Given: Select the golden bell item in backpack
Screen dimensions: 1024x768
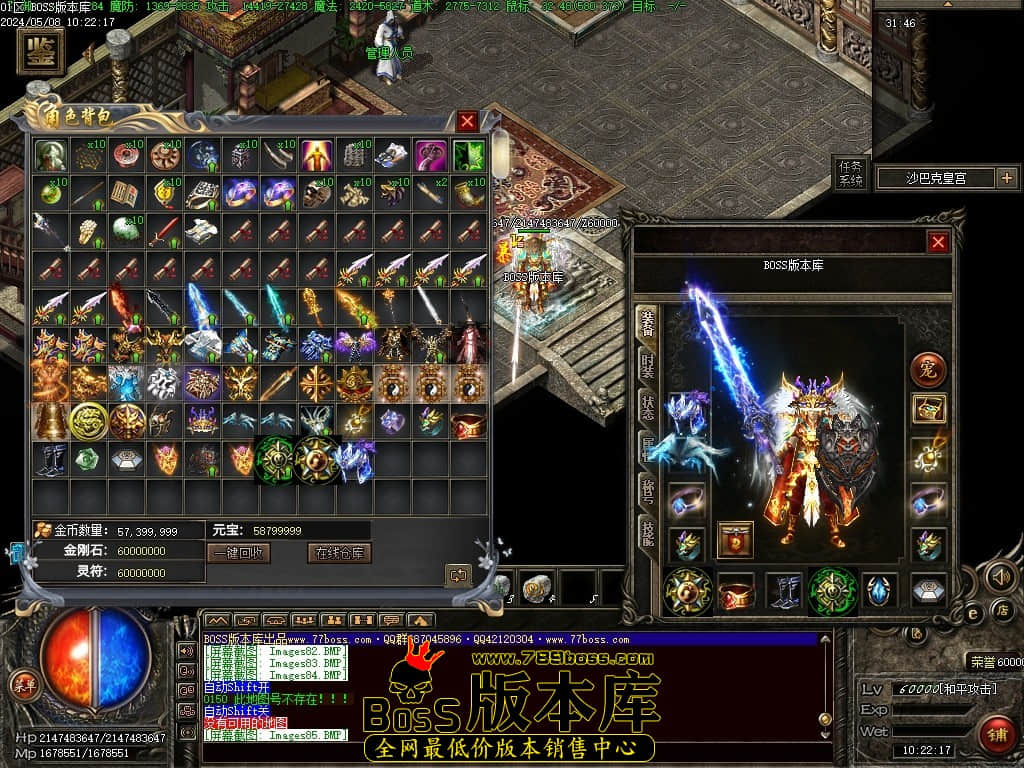Looking at the screenshot, I should click(50, 421).
